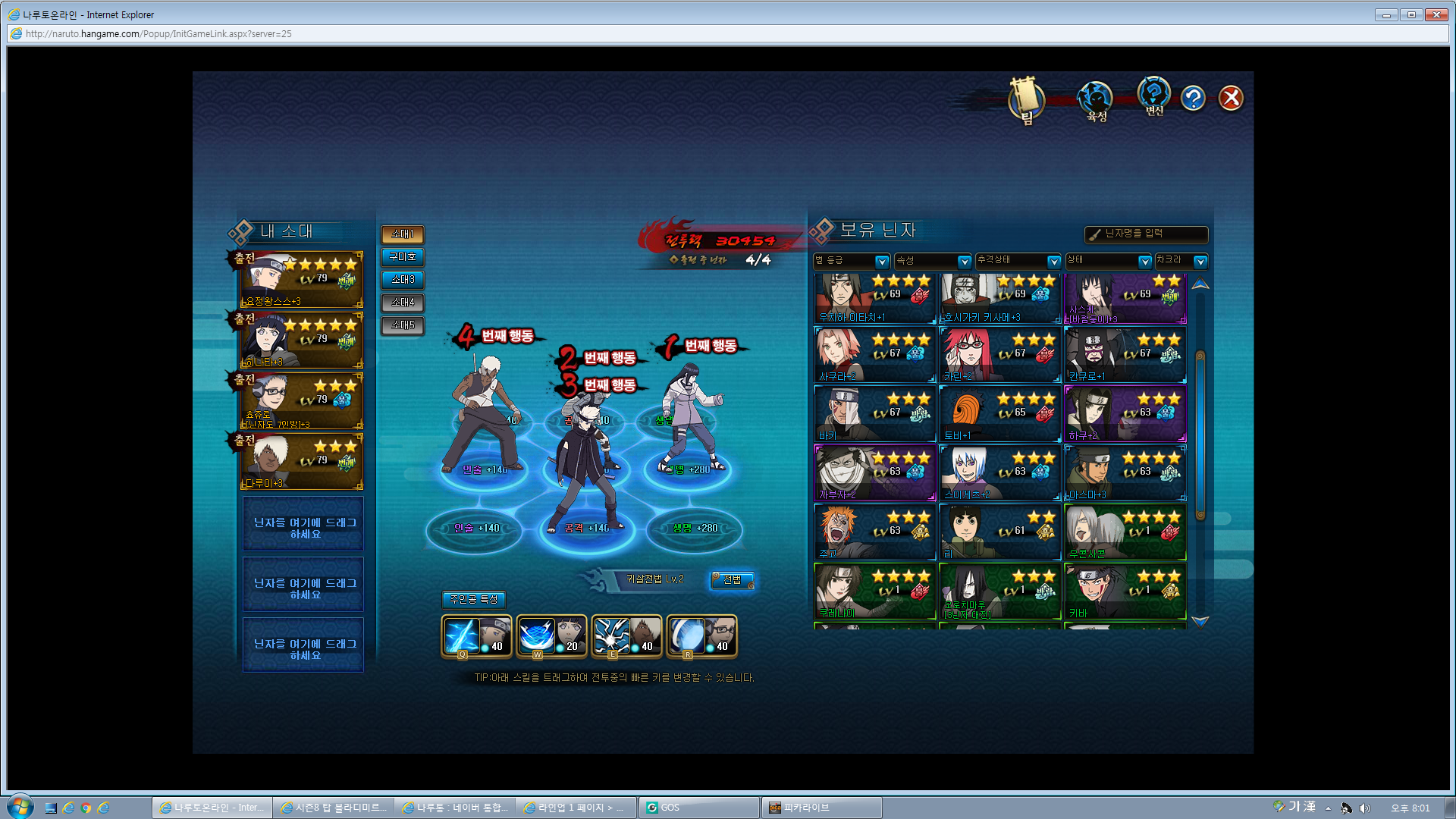1456x819 pixels.
Task: Select the Q lightning blade skill
Action: (x=476, y=635)
